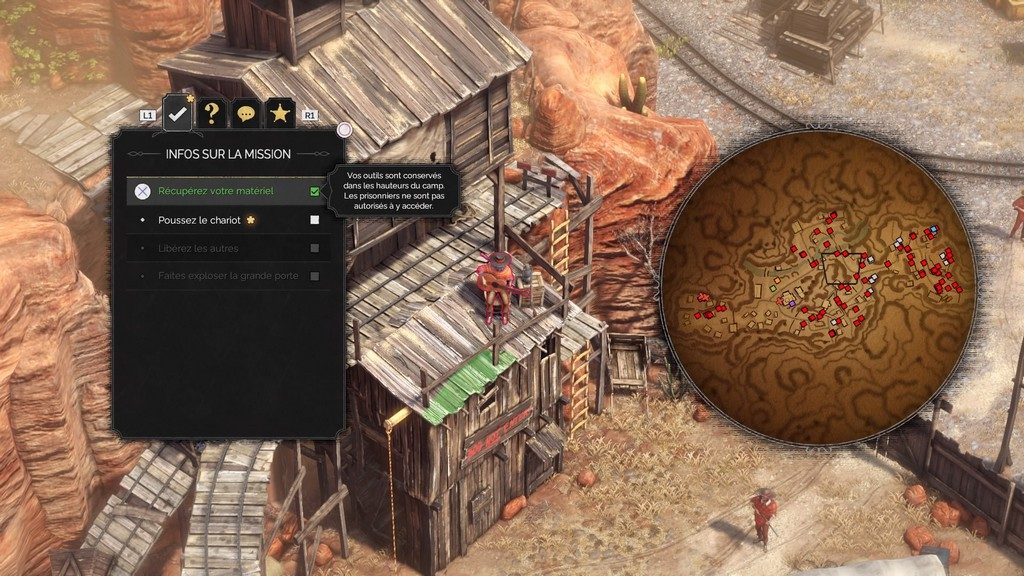
Task: Close the mission info panel via corner circle
Action: tap(344, 129)
